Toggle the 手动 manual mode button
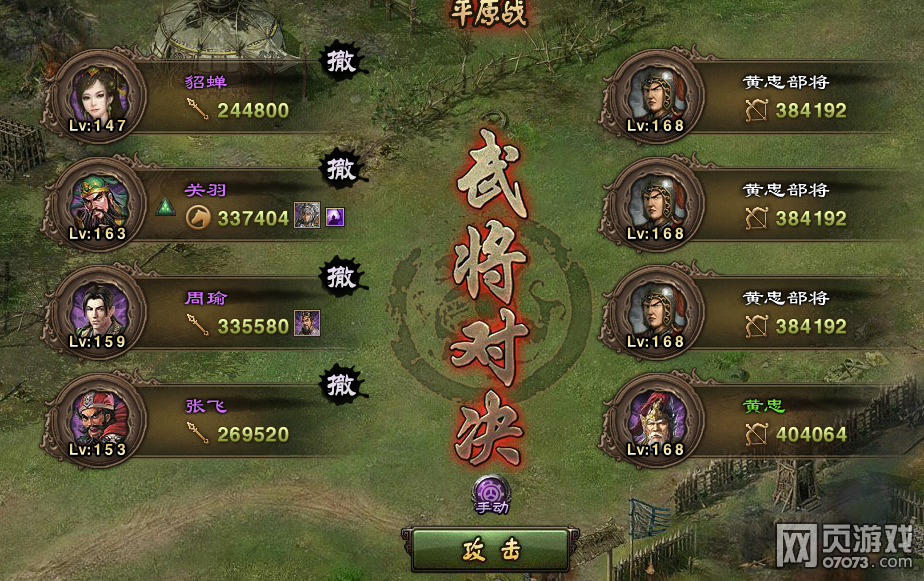Viewport: 924px width, 581px height. coord(491,493)
